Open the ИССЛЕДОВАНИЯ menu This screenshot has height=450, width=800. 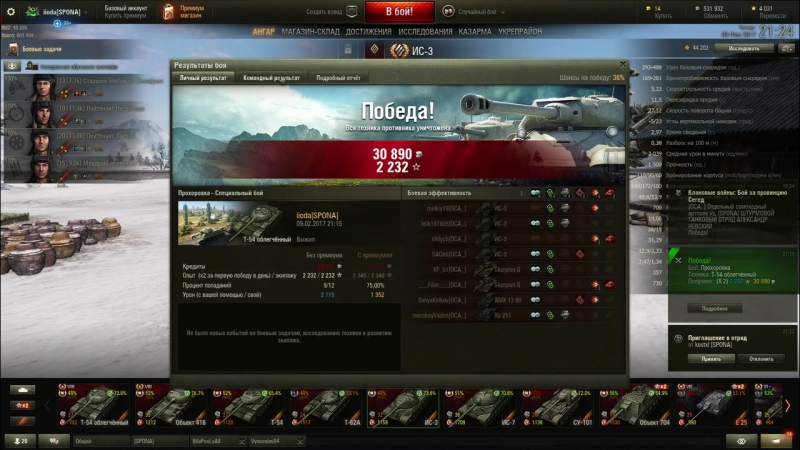pyautogui.click(x=426, y=31)
